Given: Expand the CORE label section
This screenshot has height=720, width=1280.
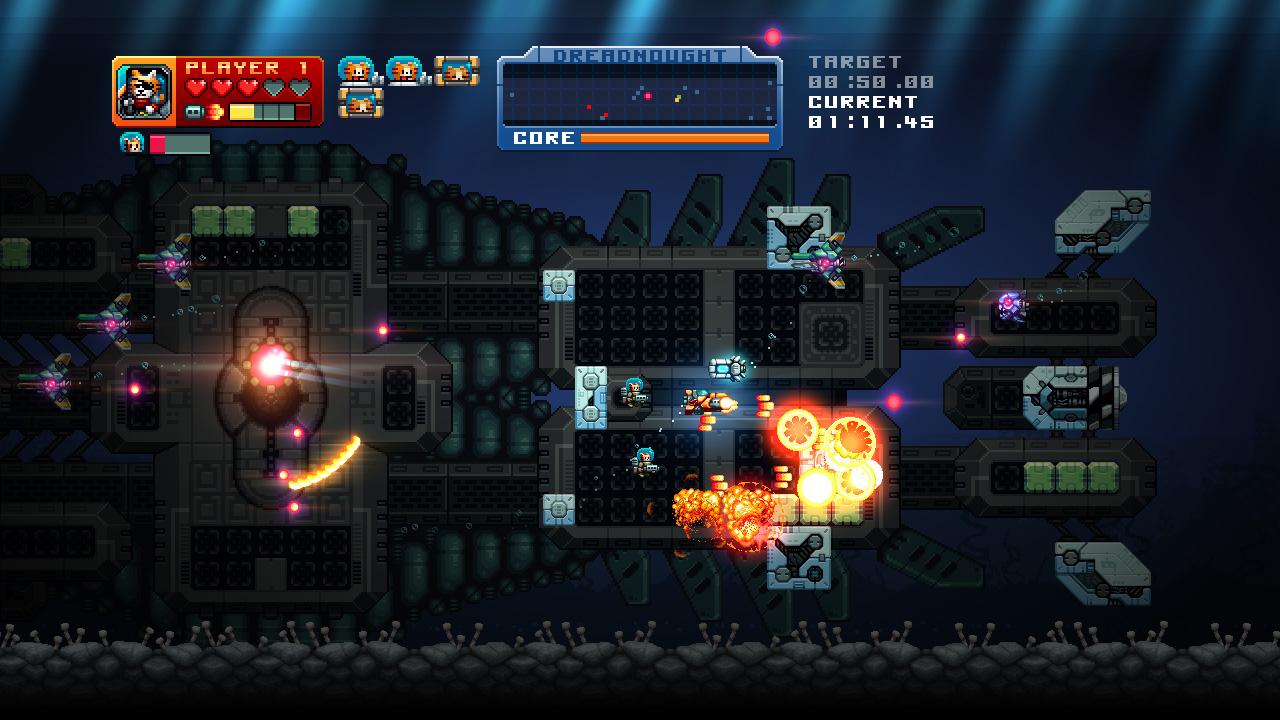Looking at the screenshot, I should click(544, 137).
